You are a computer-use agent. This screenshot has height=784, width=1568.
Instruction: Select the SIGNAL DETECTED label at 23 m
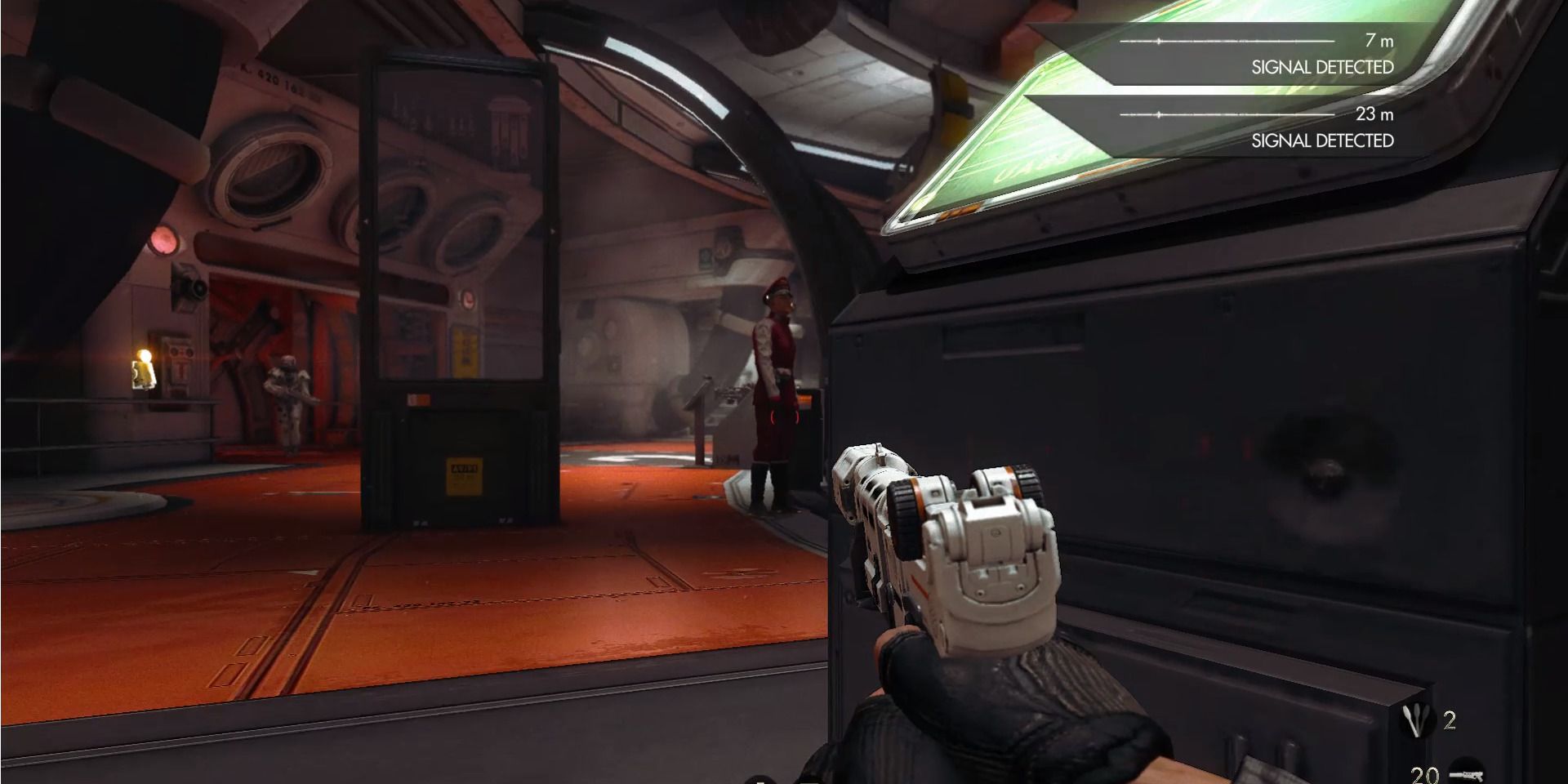pyautogui.click(x=1321, y=141)
